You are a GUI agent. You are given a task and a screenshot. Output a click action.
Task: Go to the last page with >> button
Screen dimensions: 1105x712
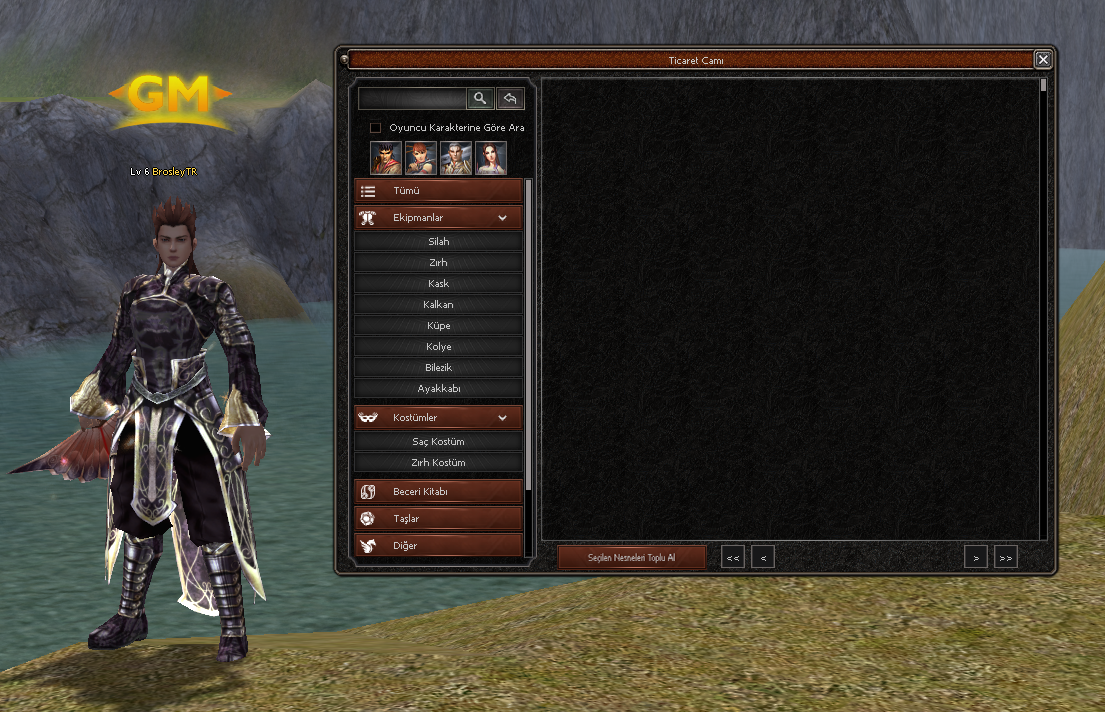[x=1005, y=558]
